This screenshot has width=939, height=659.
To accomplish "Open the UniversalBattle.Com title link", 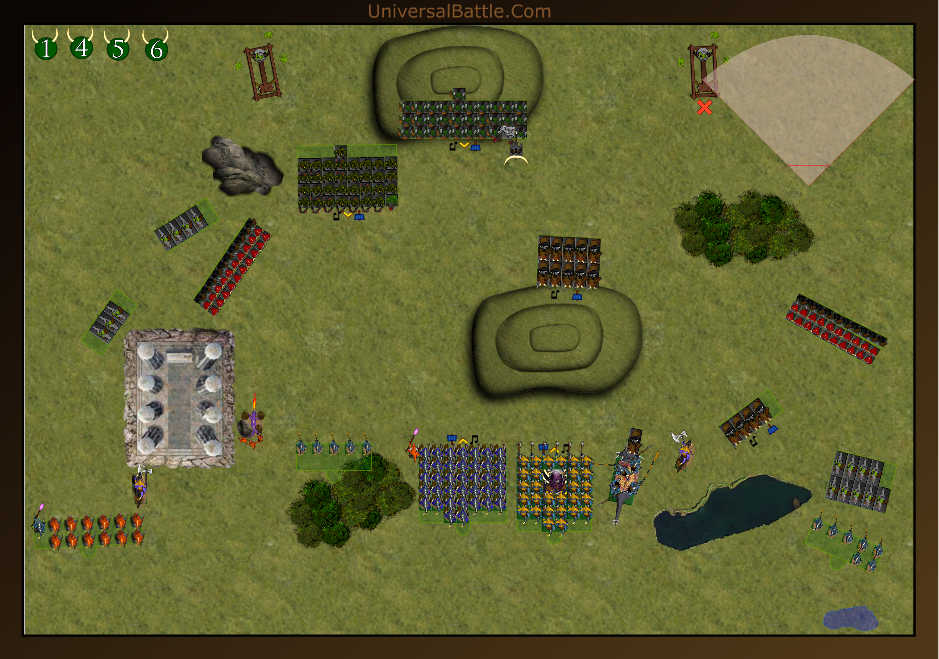I will [x=459, y=11].
